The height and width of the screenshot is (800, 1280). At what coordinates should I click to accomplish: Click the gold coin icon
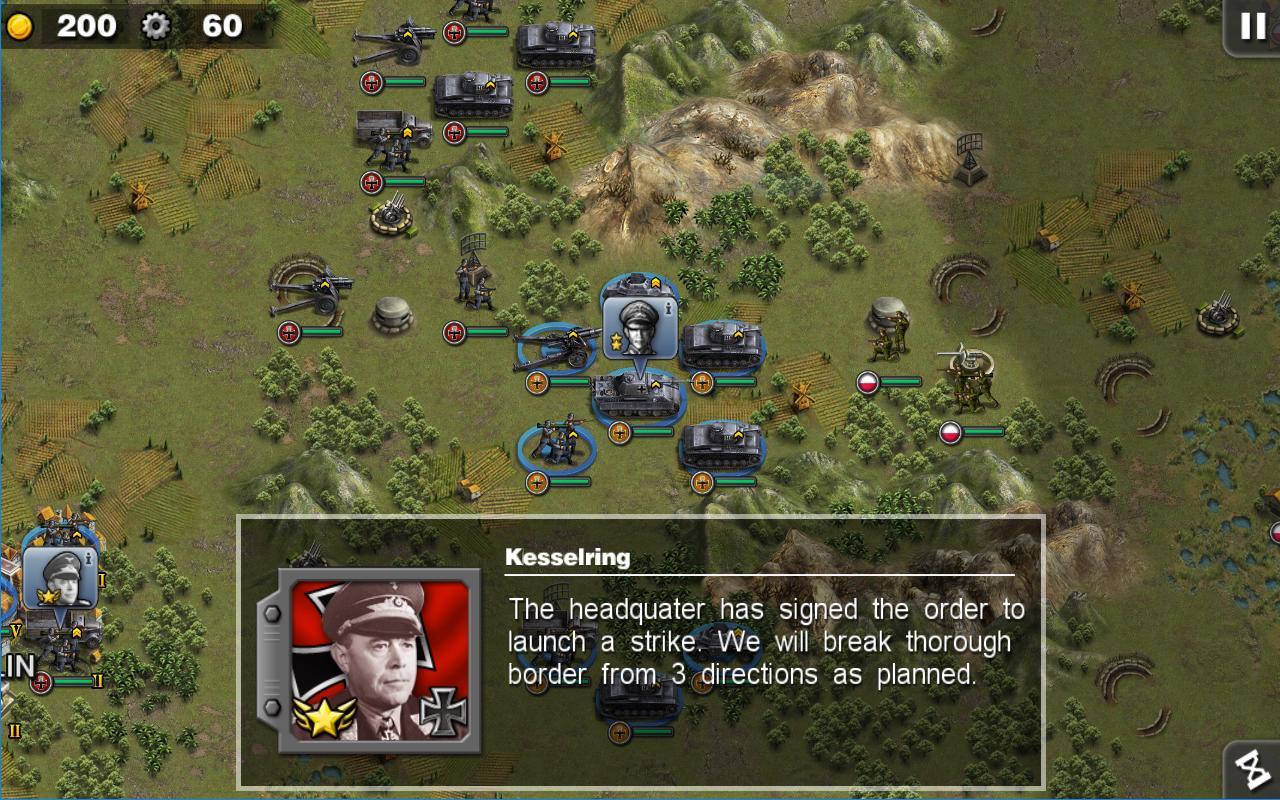(20, 26)
